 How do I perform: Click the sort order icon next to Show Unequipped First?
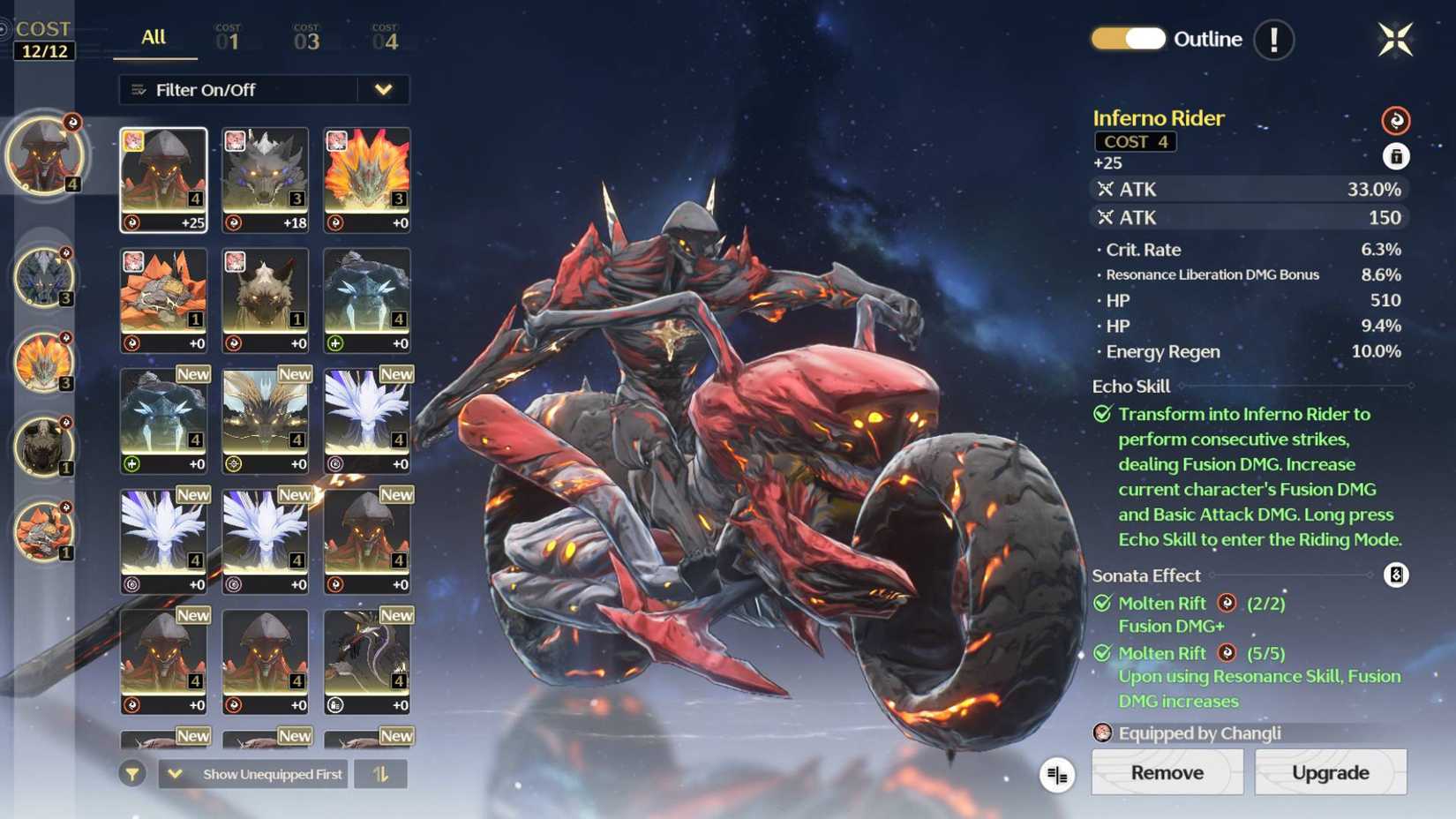point(381,774)
